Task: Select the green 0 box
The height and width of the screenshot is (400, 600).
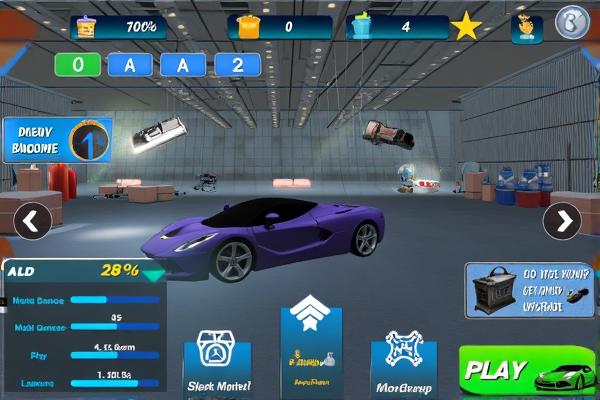Action: [x=79, y=66]
